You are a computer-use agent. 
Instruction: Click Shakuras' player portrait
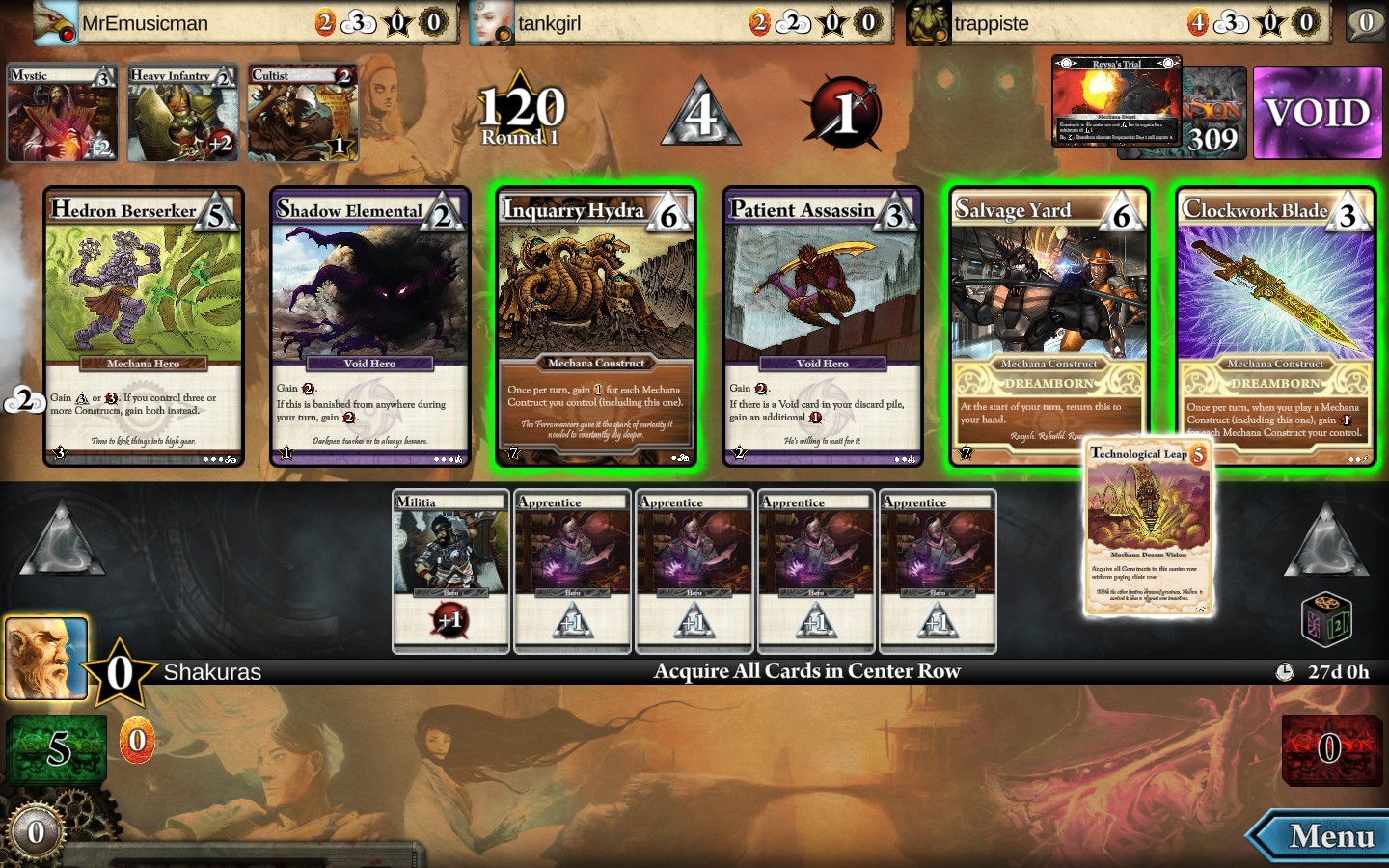click(x=46, y=659)
